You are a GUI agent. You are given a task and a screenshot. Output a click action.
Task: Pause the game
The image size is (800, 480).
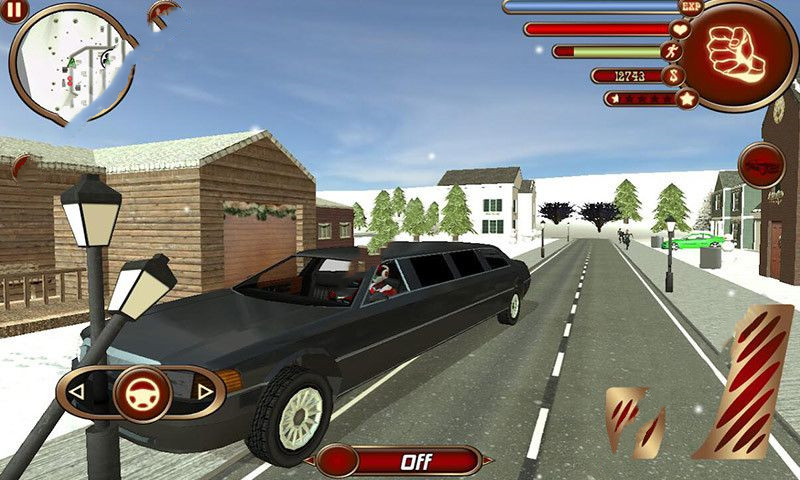(15, 11)
